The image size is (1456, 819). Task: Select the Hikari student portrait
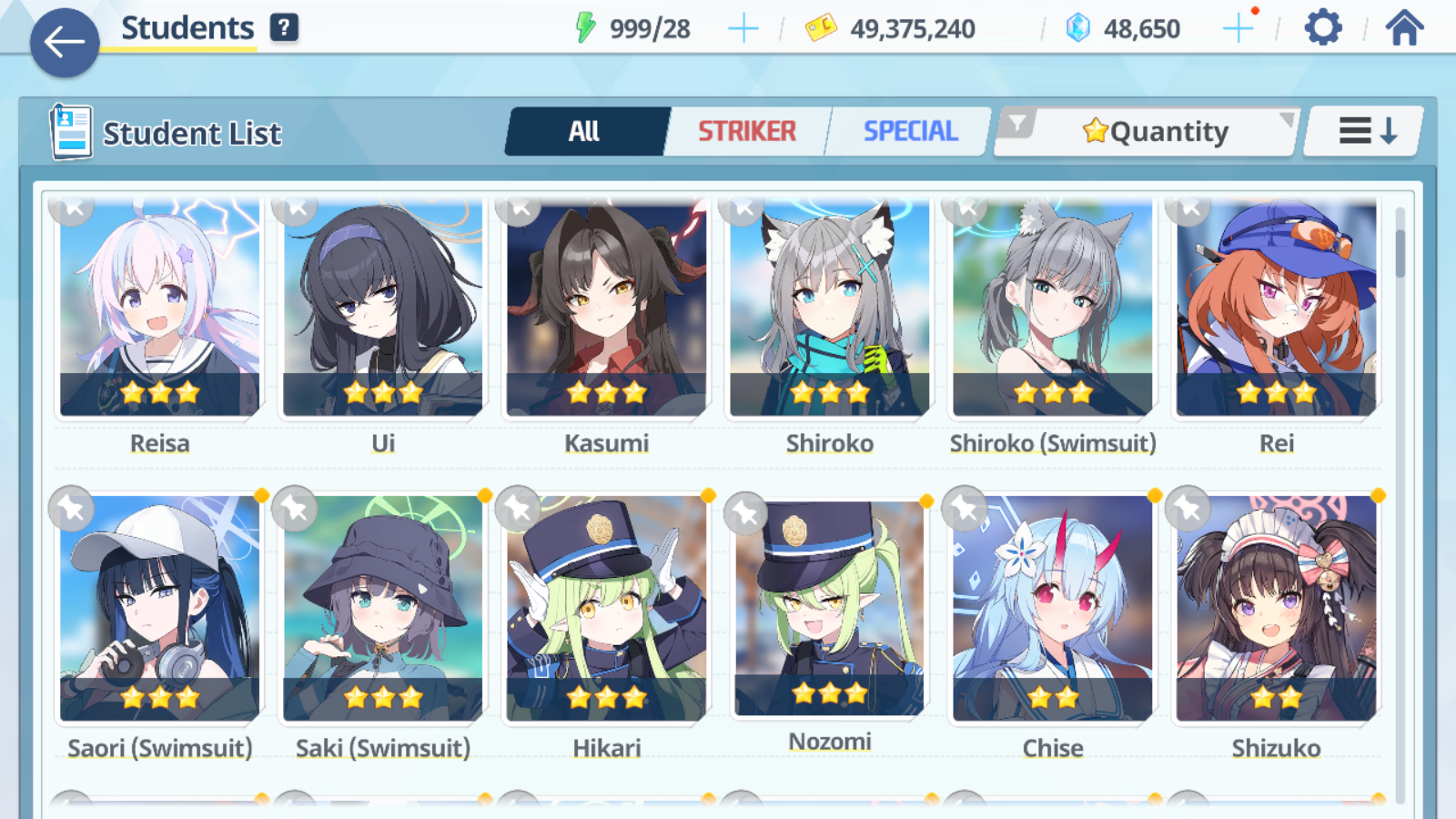point(606,610)
